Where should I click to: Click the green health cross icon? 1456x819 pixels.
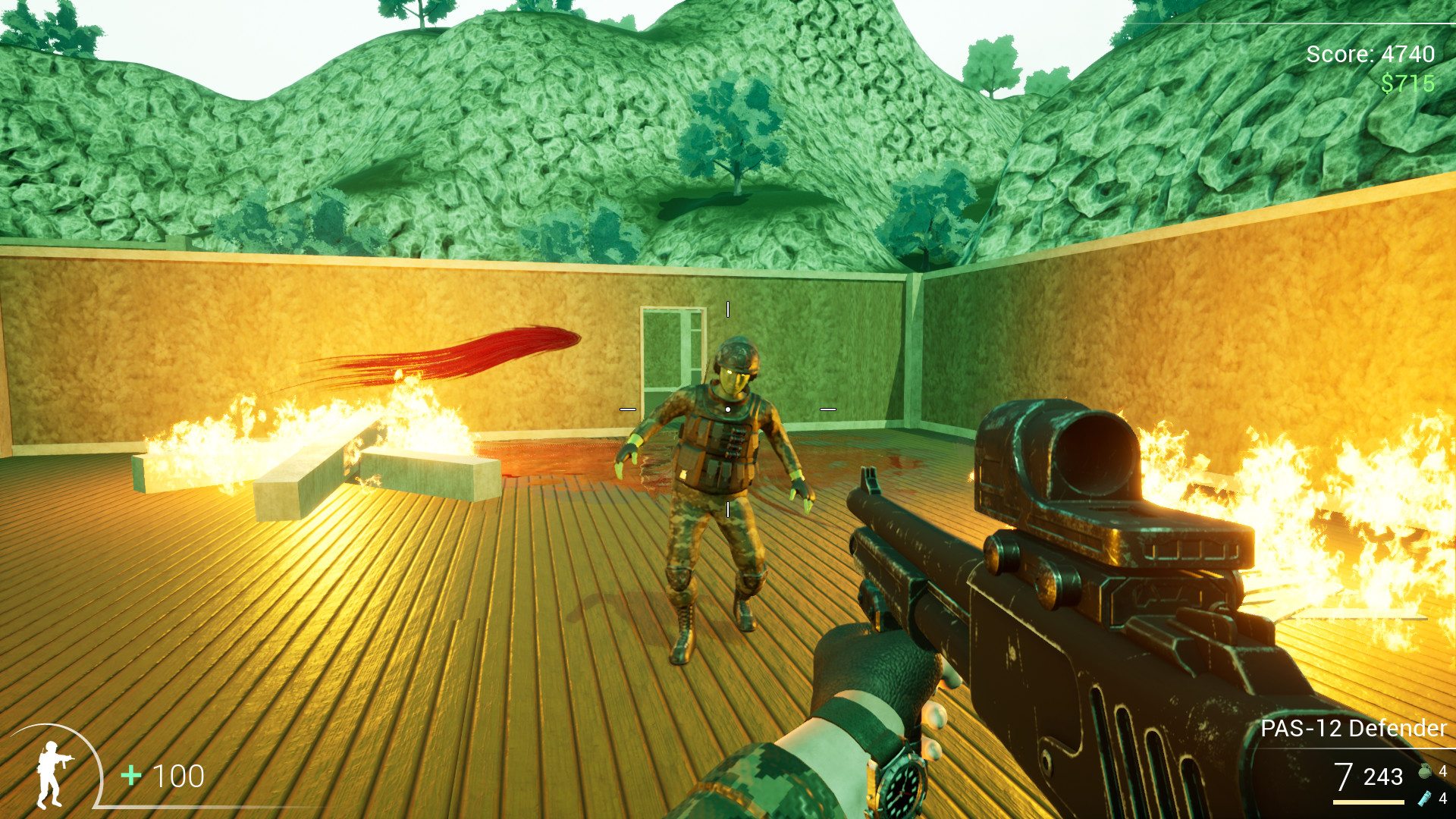(x=131, y=774)
